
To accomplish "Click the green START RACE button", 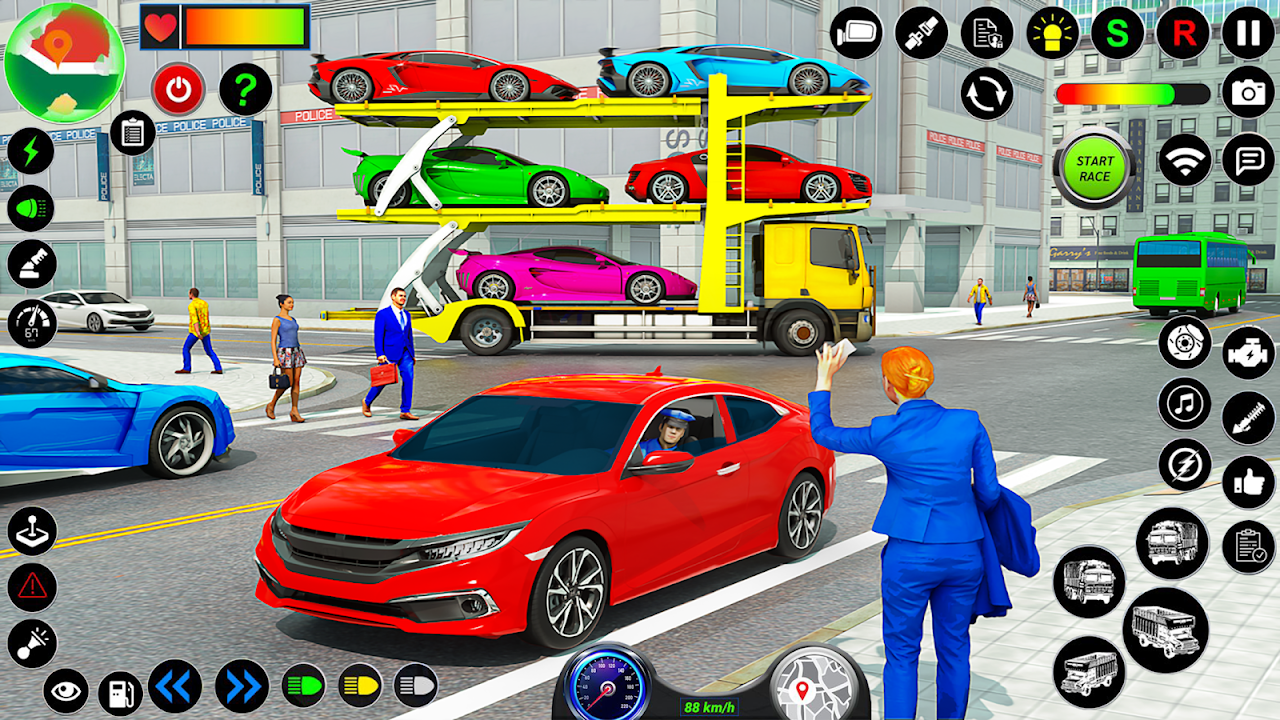I will (x=1094, y=168).
